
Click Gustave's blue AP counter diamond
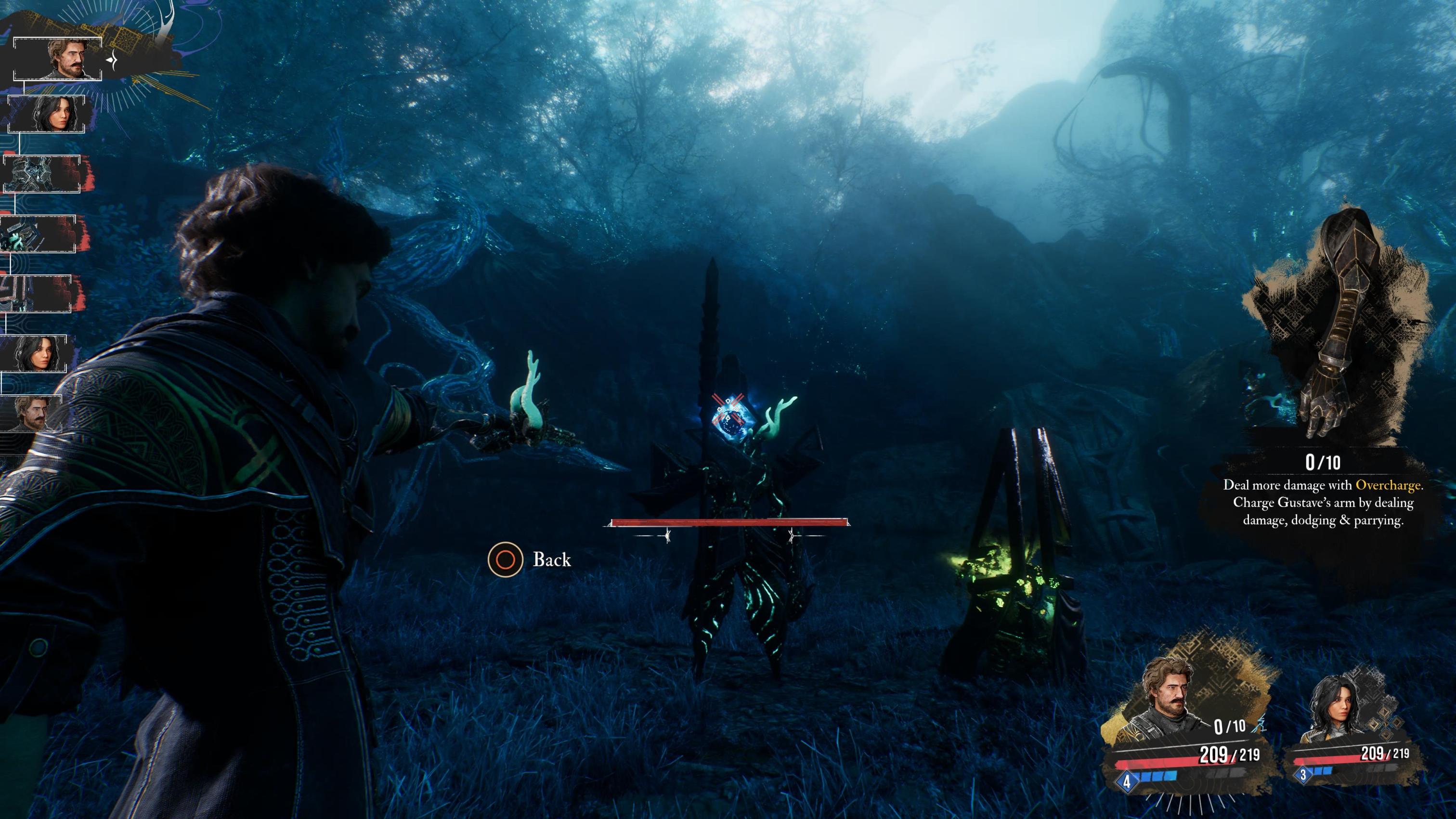1127,783
